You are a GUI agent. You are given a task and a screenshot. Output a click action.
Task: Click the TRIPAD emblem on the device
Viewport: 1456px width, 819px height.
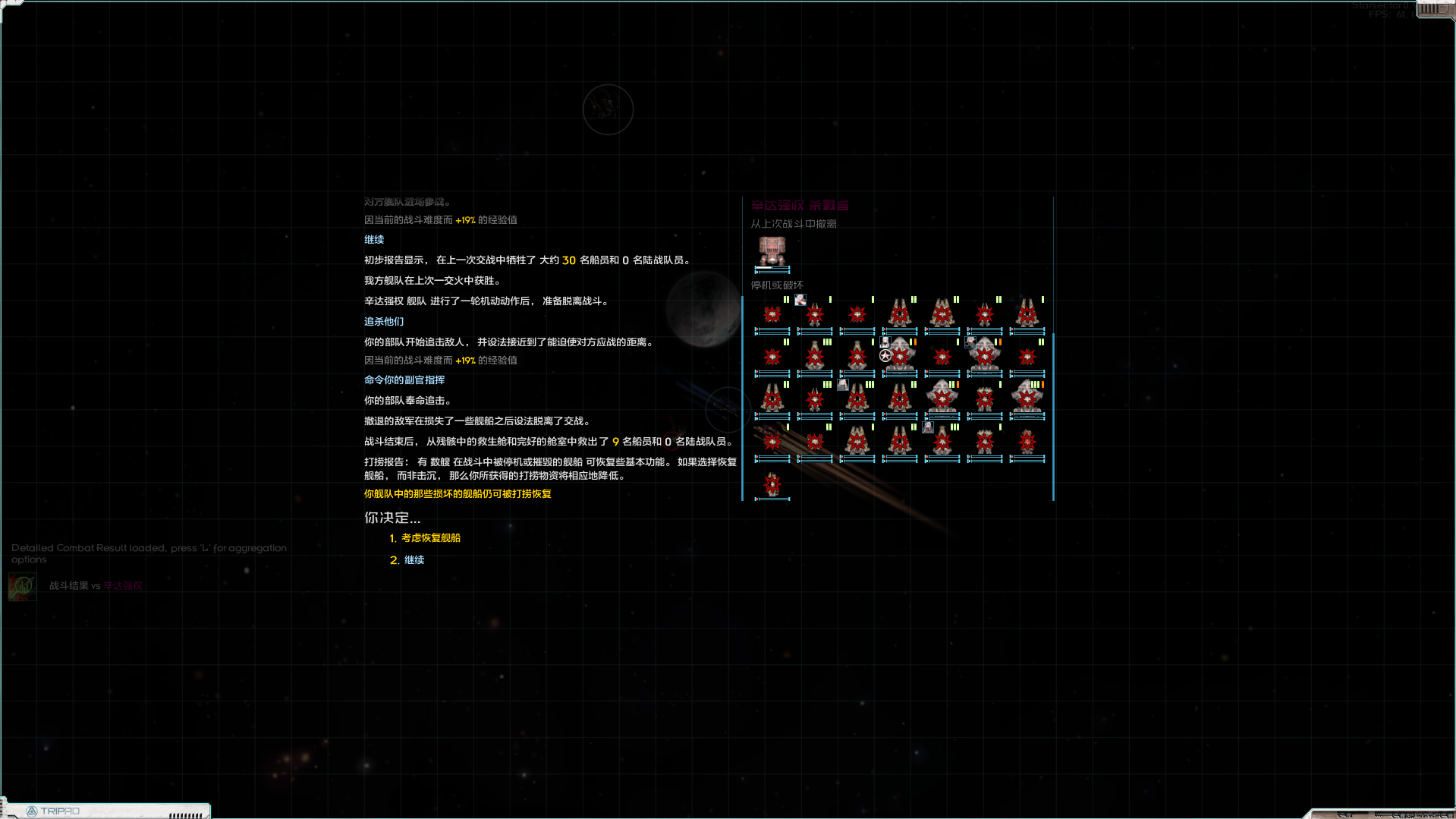coord(32,811)
